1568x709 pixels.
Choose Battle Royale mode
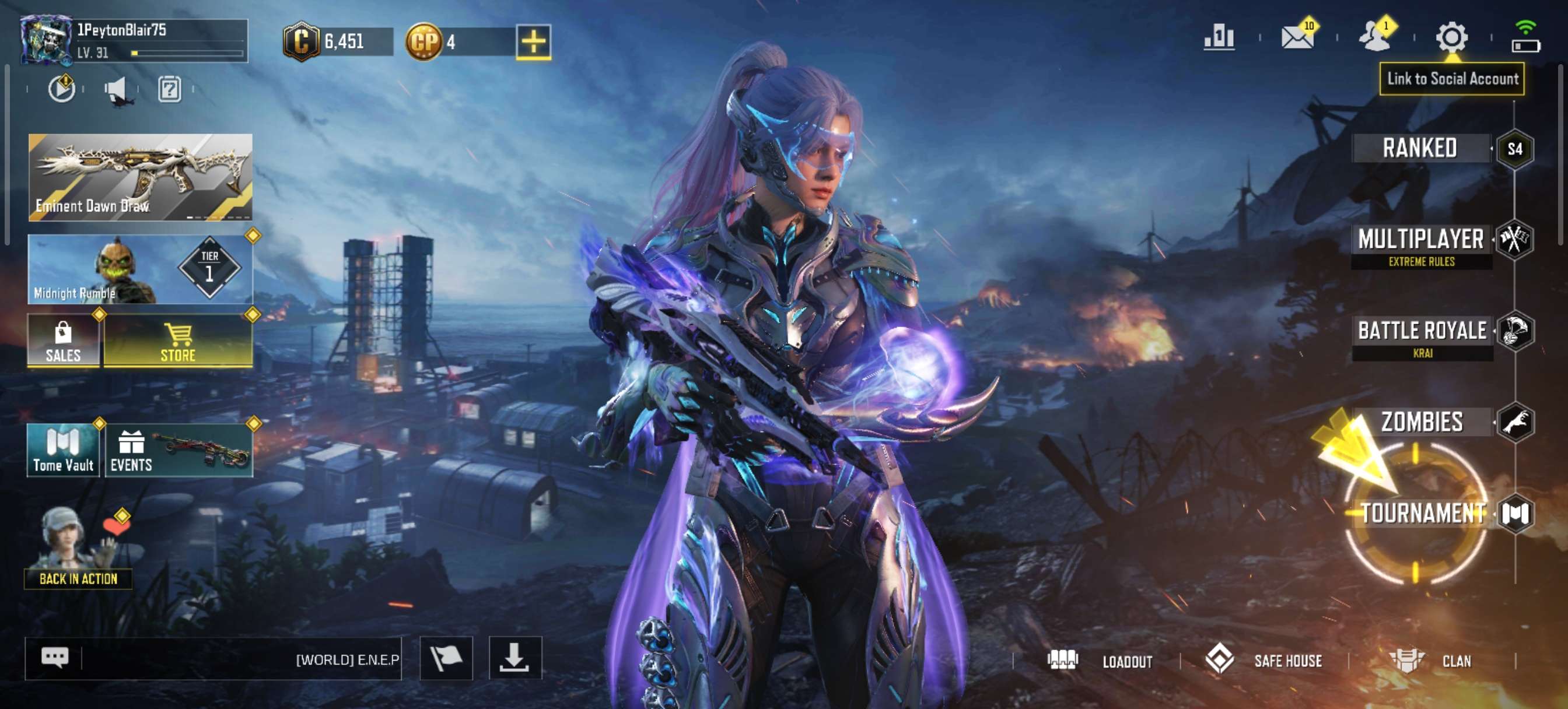tap(1423, 331)
